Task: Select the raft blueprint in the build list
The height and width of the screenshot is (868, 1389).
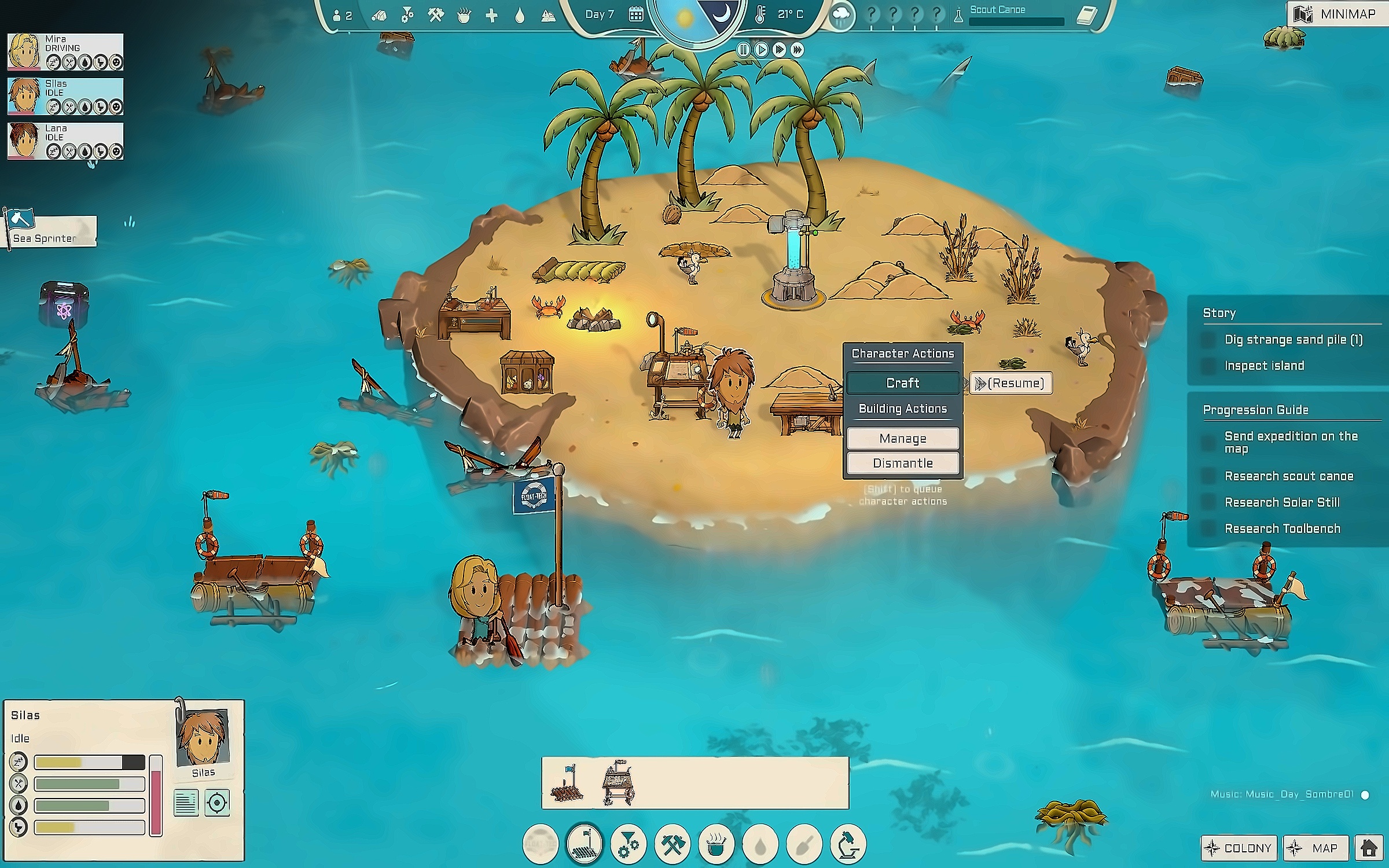Action: tap(568, 784)
